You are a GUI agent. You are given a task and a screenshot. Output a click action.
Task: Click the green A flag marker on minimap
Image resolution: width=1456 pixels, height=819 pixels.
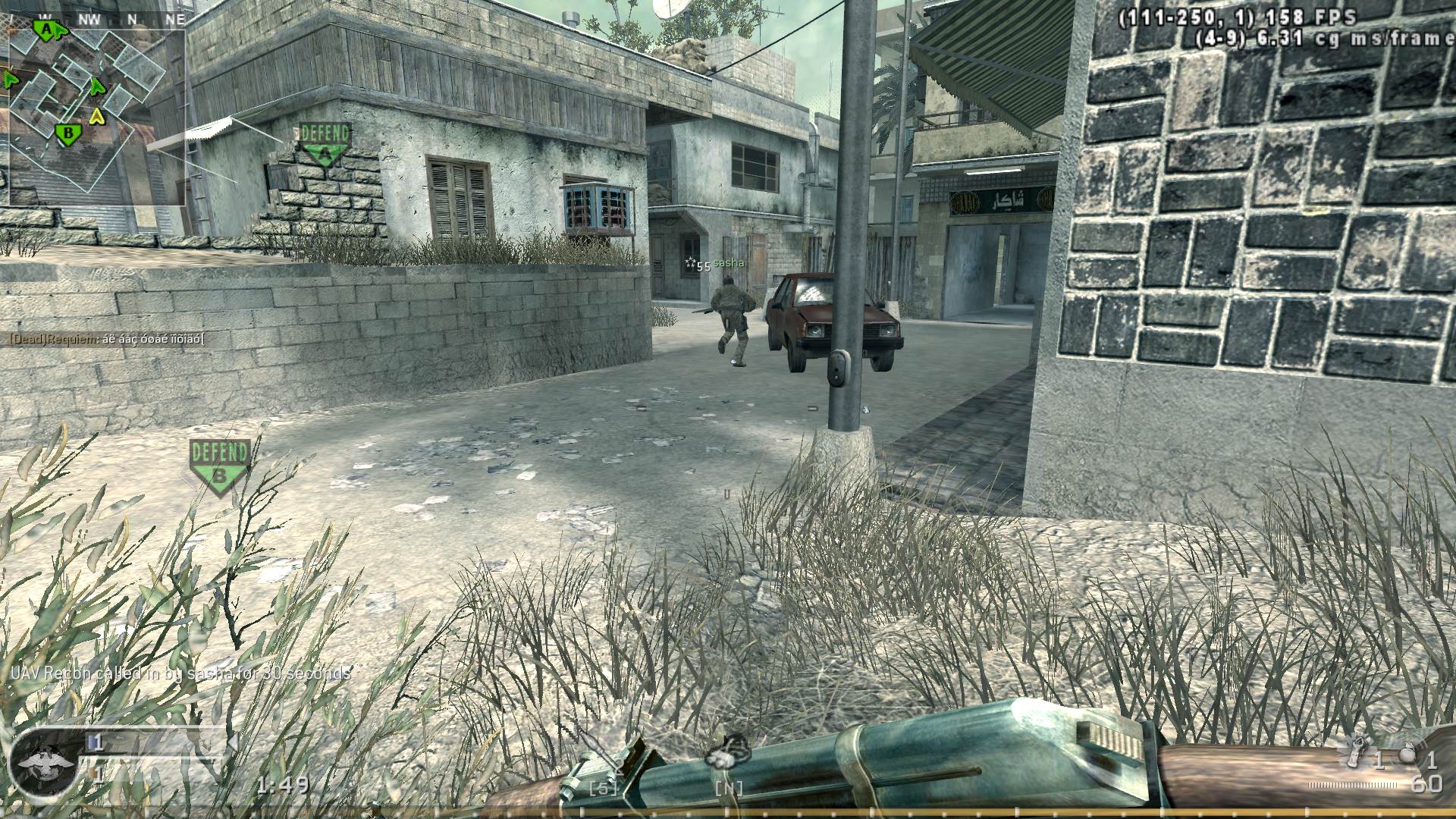click(45, 29)
